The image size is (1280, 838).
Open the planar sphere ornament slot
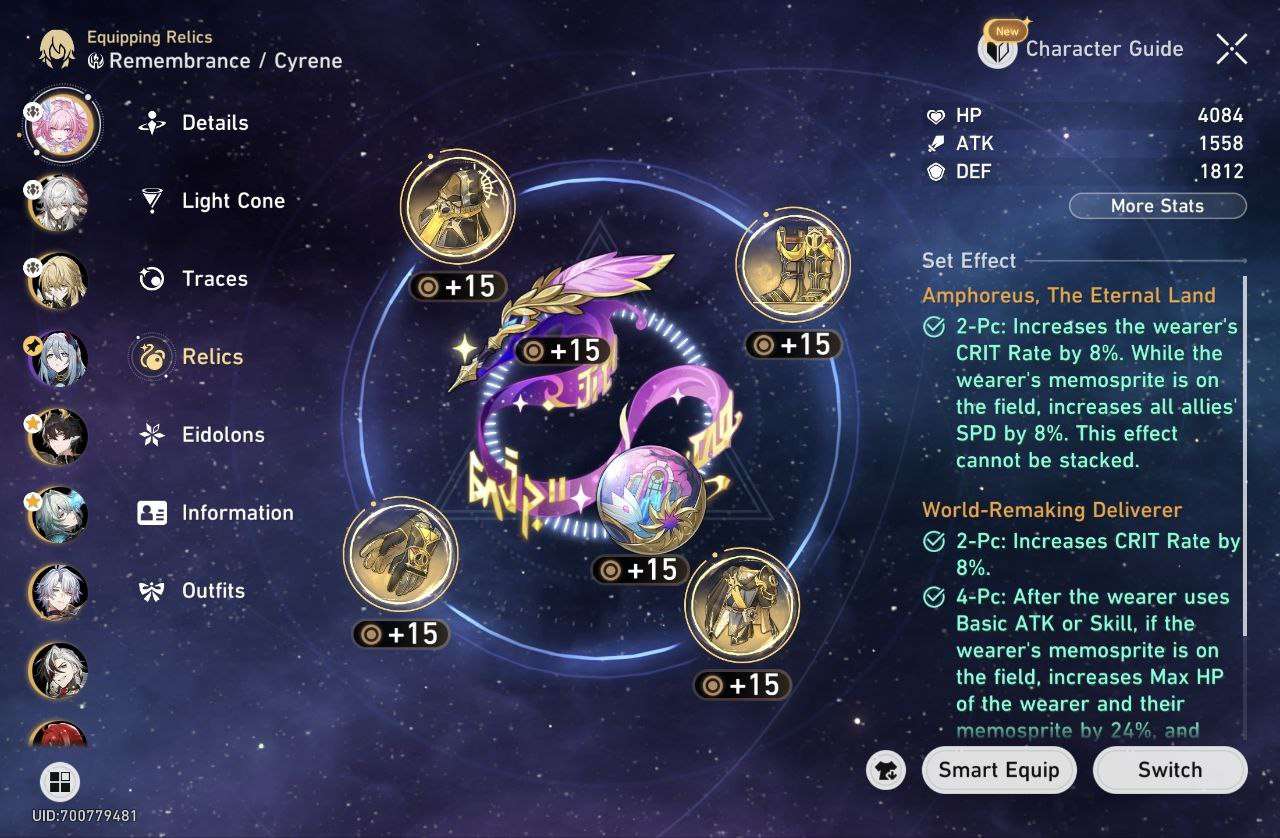pos(651,499)
